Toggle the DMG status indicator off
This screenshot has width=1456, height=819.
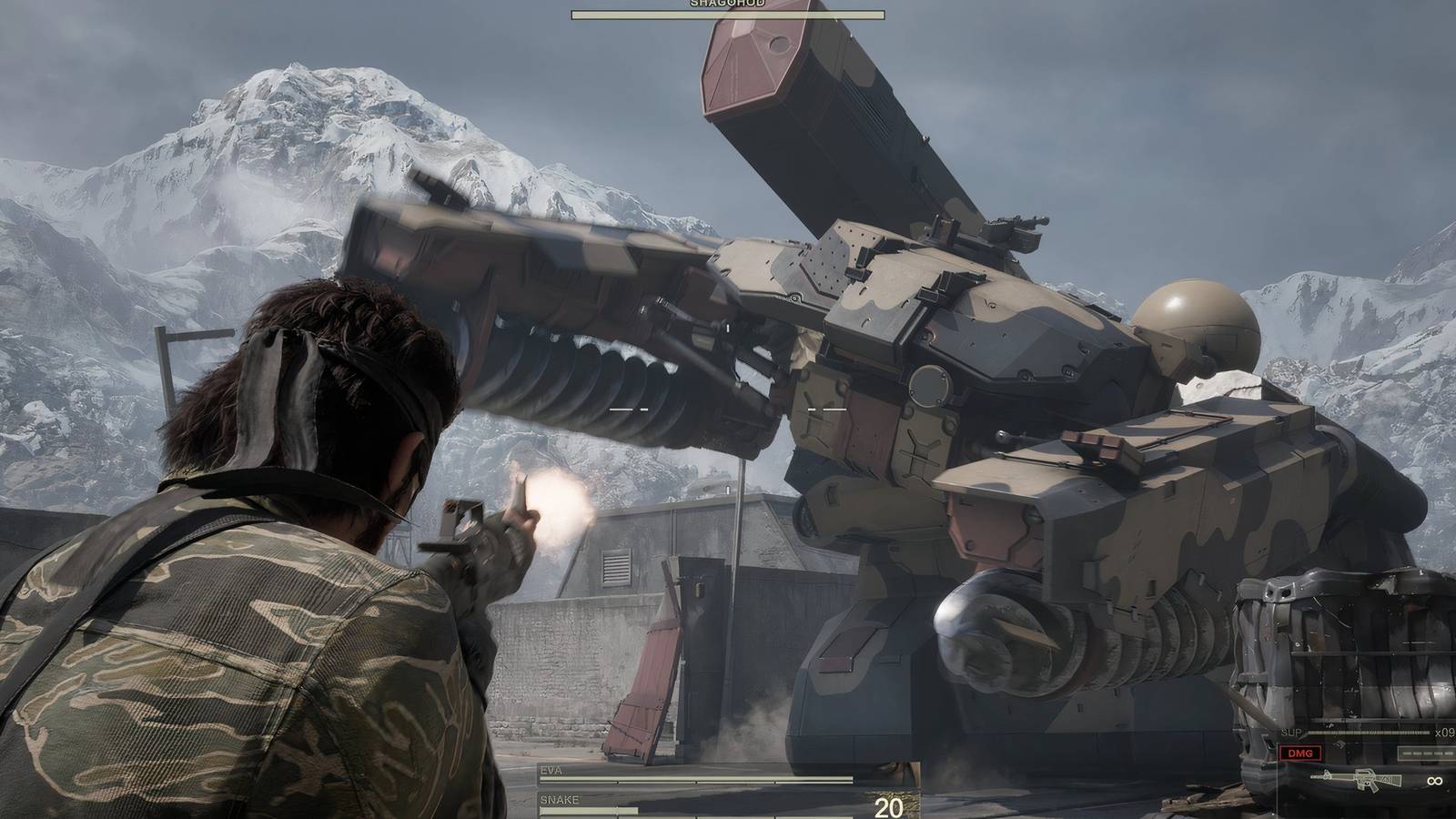[1301, 753]
